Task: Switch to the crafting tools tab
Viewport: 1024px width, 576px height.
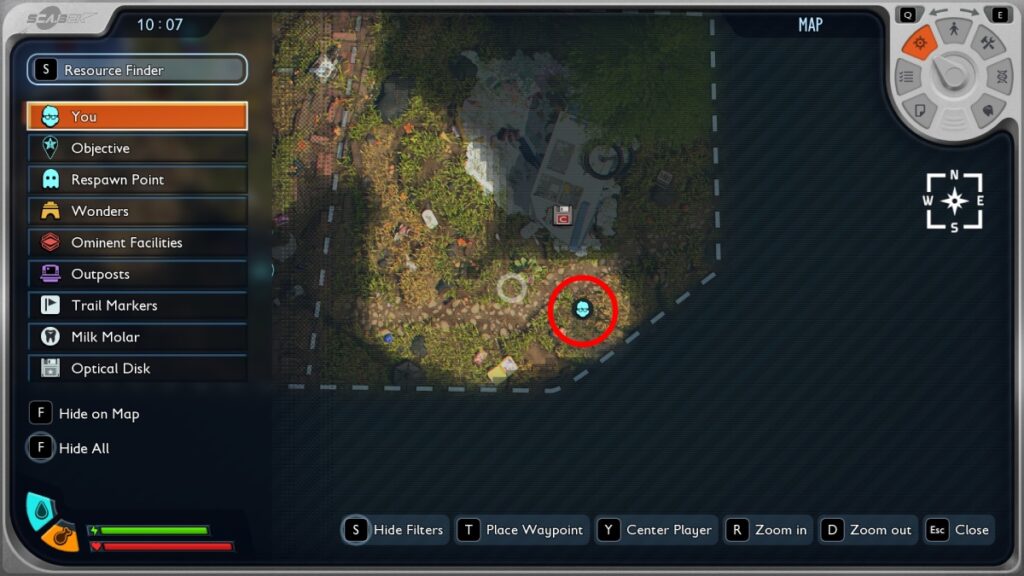Action: (987, 42)
